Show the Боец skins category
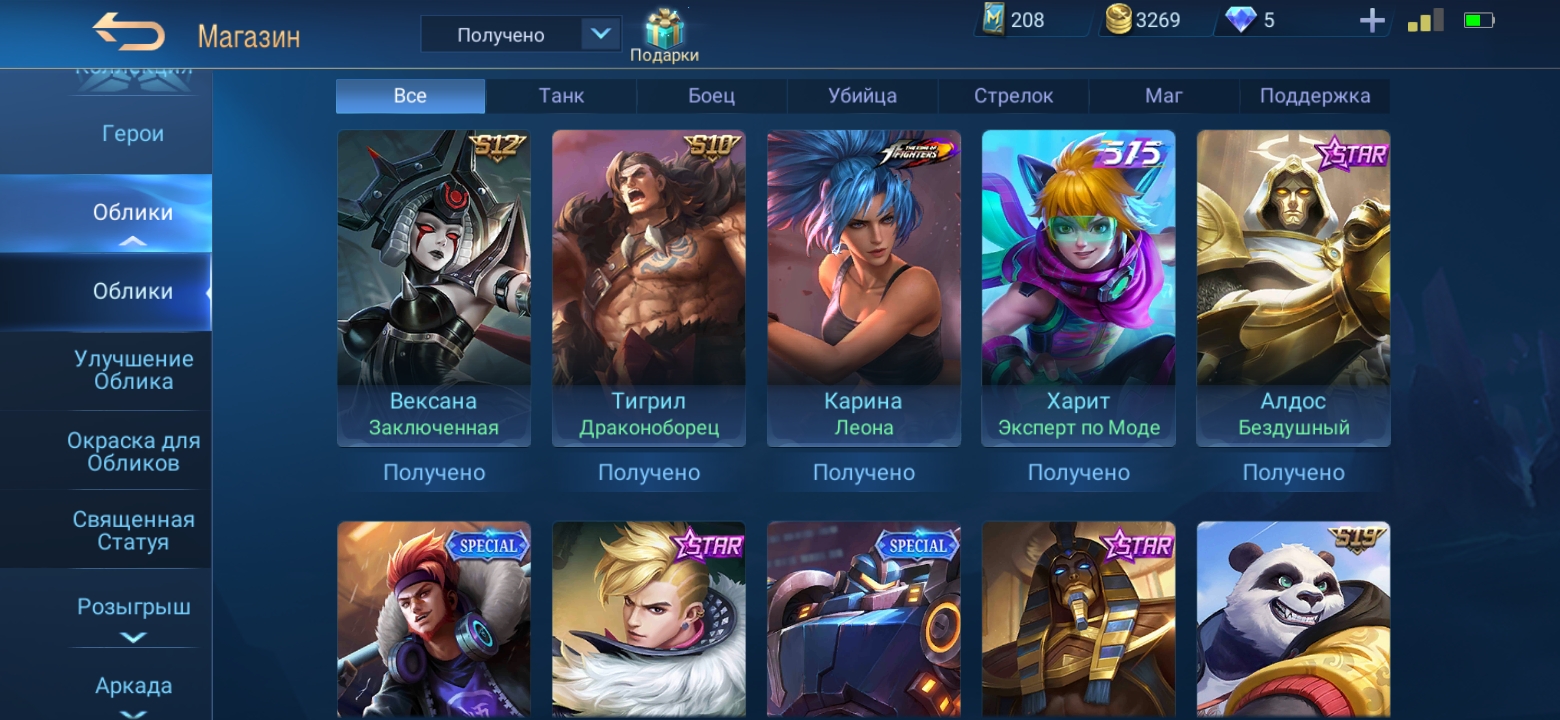The width and height of the screenshot is (1560, 720). (711, 96)
